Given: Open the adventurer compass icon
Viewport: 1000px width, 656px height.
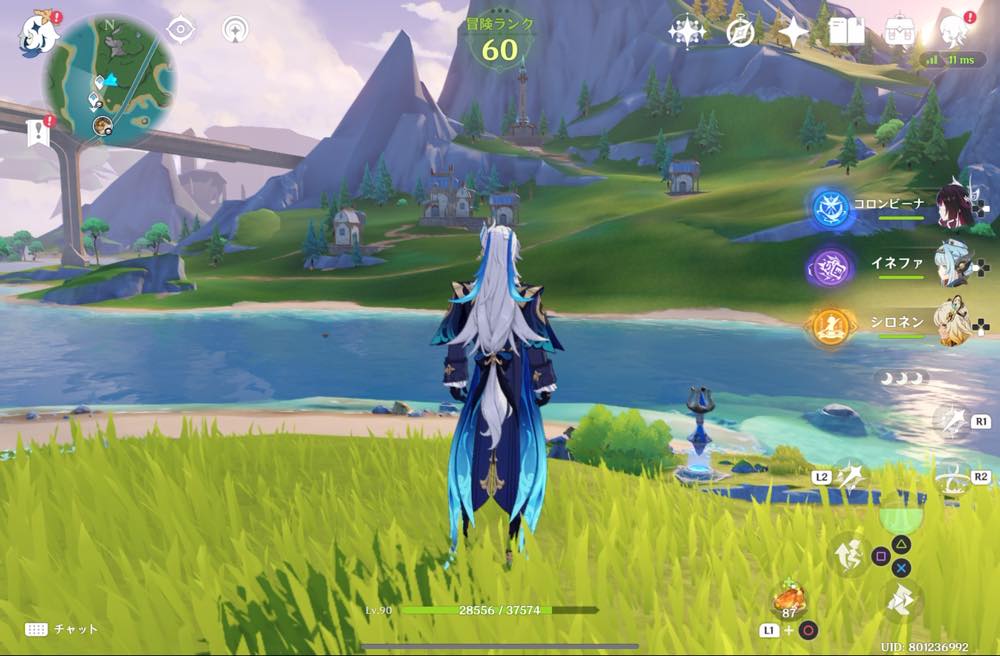Looking at the screenshot, I should [740, 32].
